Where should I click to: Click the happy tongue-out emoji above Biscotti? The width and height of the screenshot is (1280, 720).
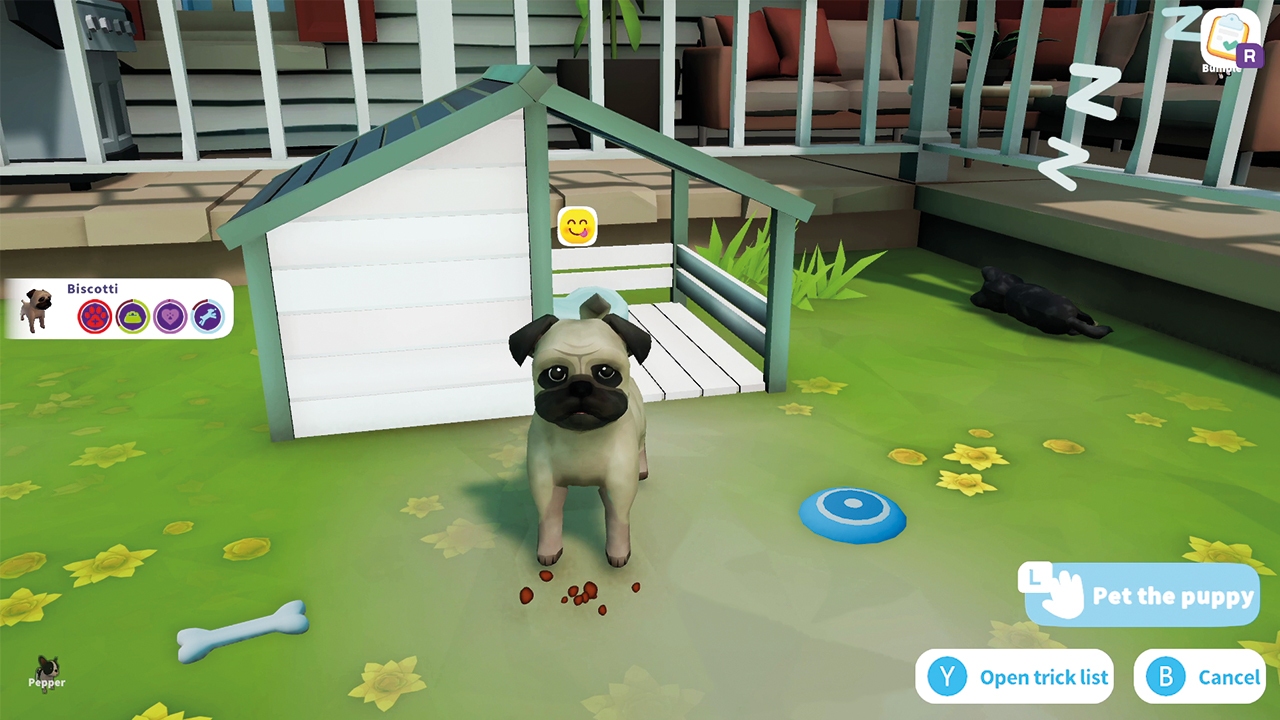pos(578,226)
